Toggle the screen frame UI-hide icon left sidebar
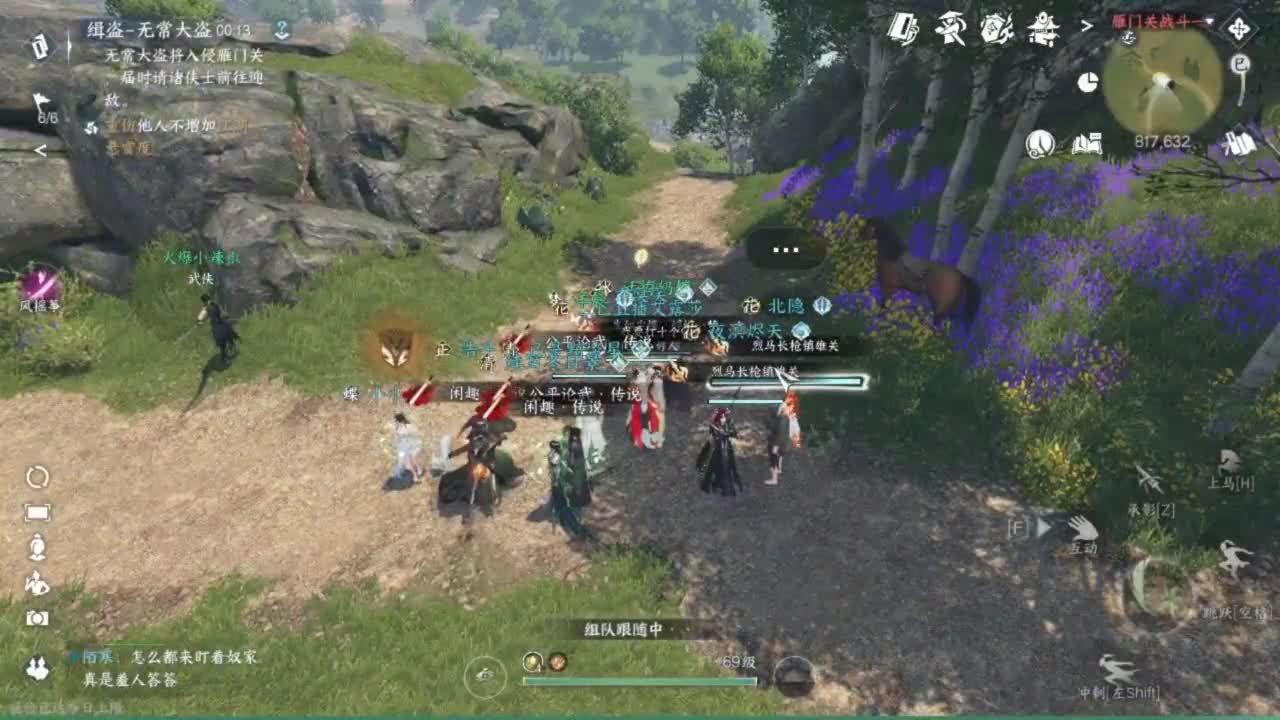This screenshot has height=720, width=1280. point(37,512)
